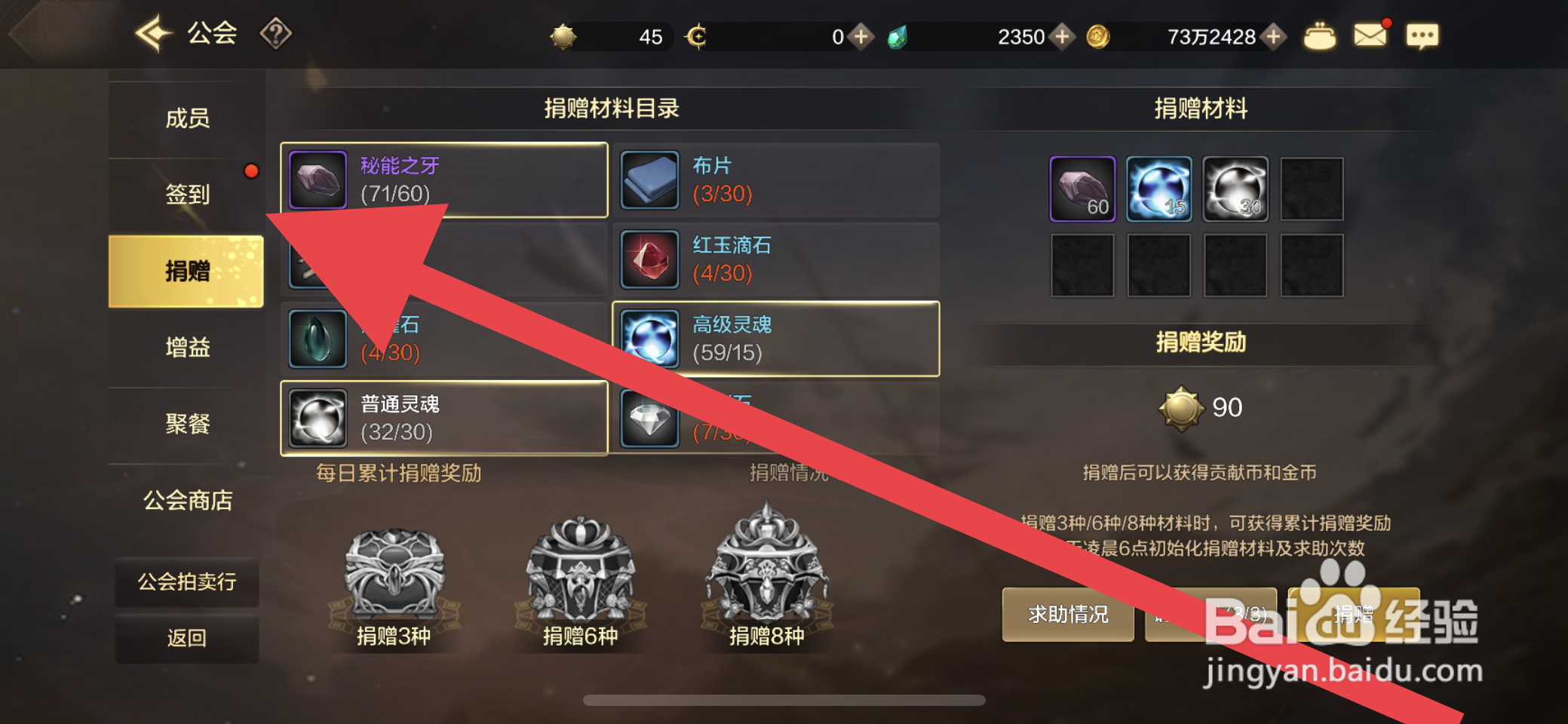Open the wallet purse icon
The image size is (1568, 724).
coord(1320,35)
